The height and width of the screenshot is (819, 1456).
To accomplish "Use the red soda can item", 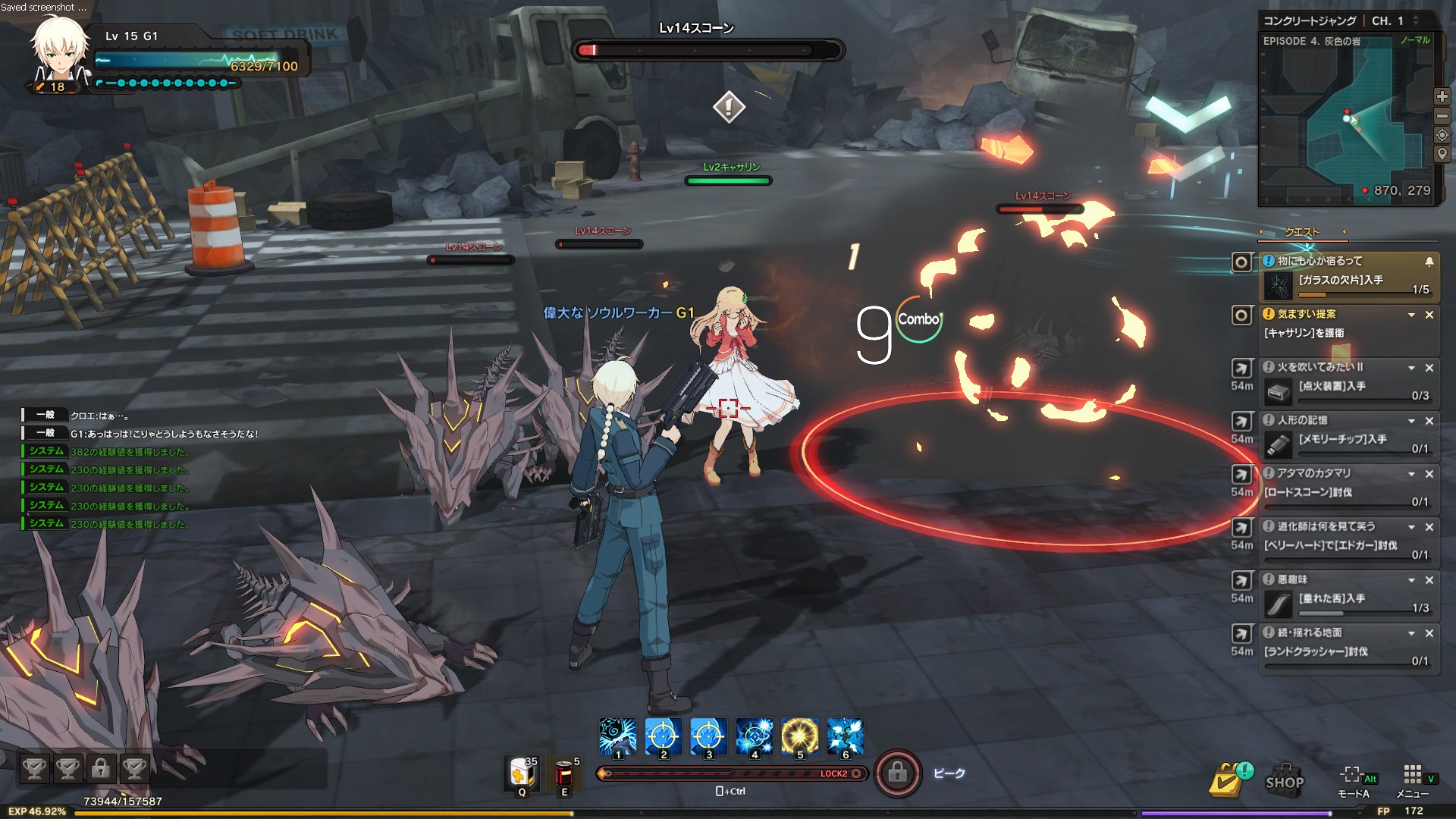I will [564, 774].
